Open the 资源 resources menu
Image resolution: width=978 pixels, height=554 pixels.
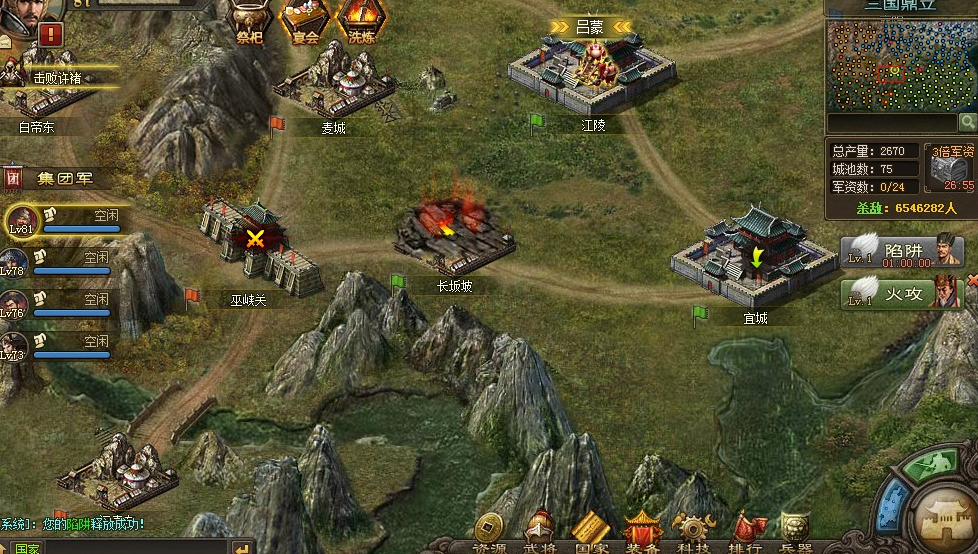[x=489, y=530]
